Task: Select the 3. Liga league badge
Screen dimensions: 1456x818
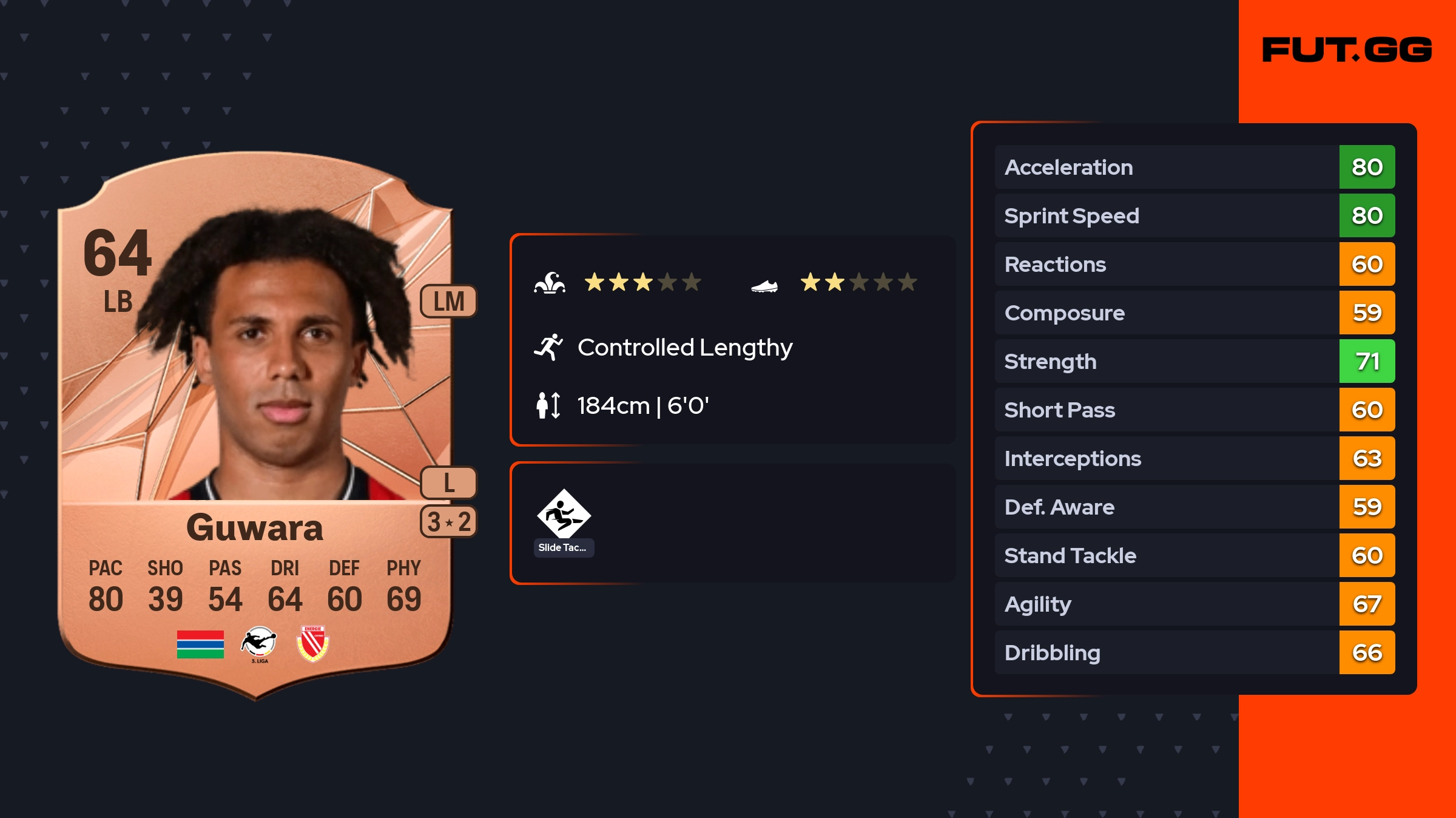Action: point(259,644)
